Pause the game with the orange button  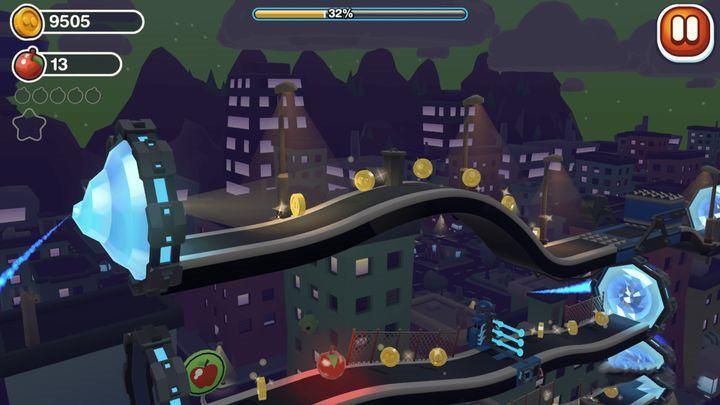pyautogui.click(x=681, y=29)
